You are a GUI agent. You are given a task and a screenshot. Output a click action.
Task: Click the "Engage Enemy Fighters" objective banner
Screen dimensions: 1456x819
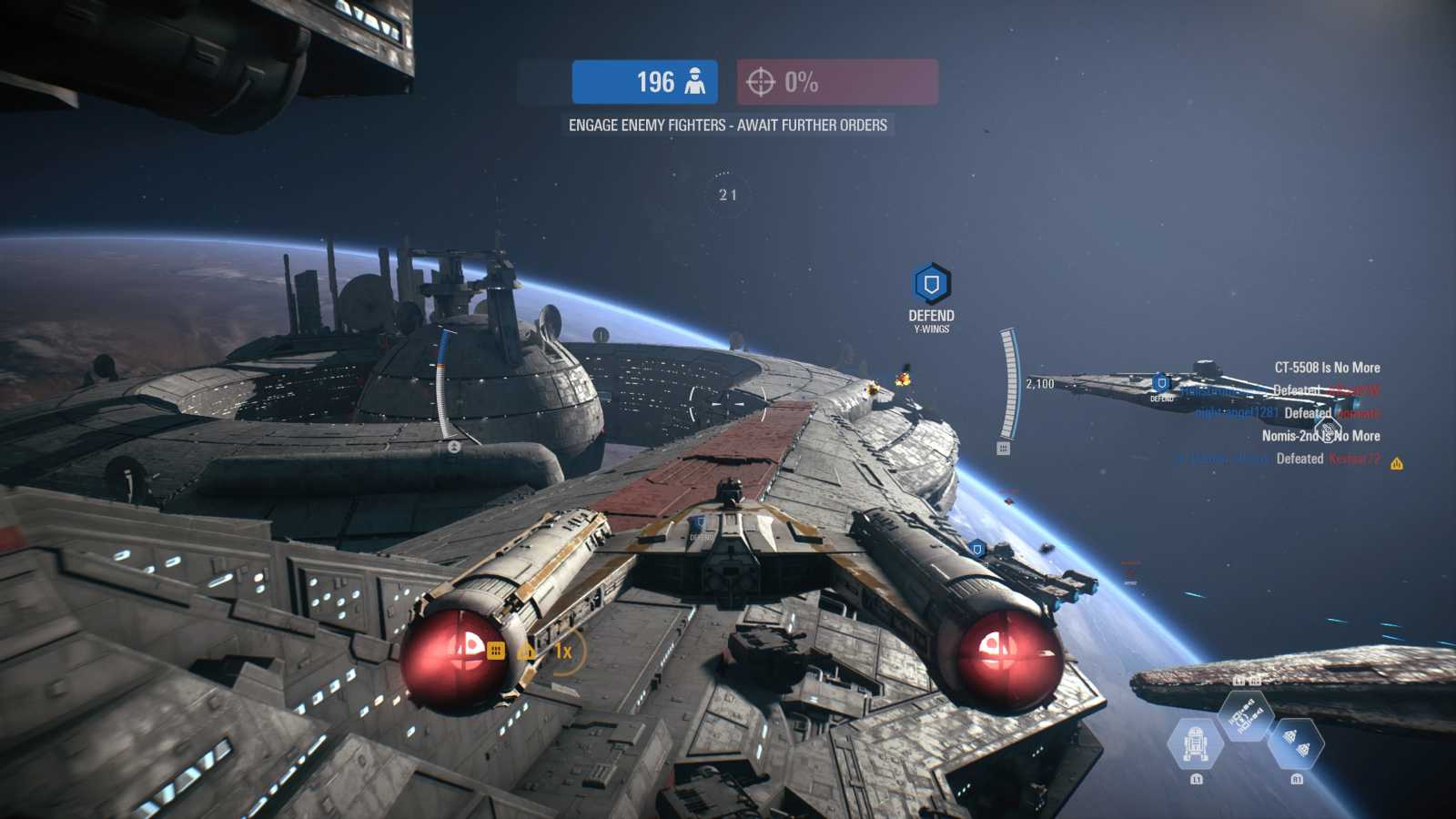[727, 126]
